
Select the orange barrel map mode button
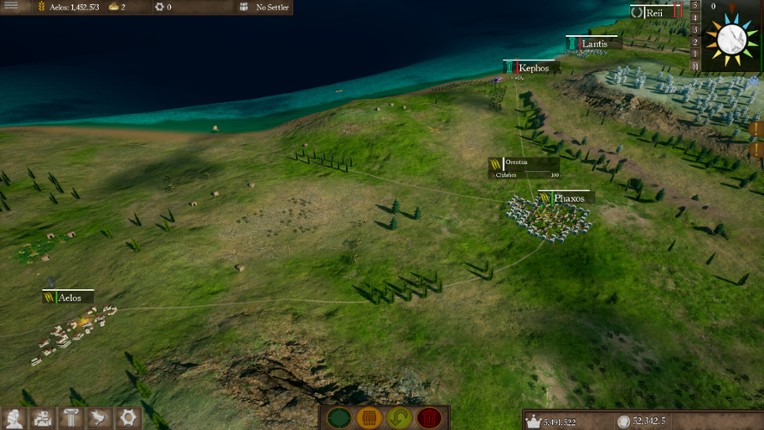(x=367, y=418)
